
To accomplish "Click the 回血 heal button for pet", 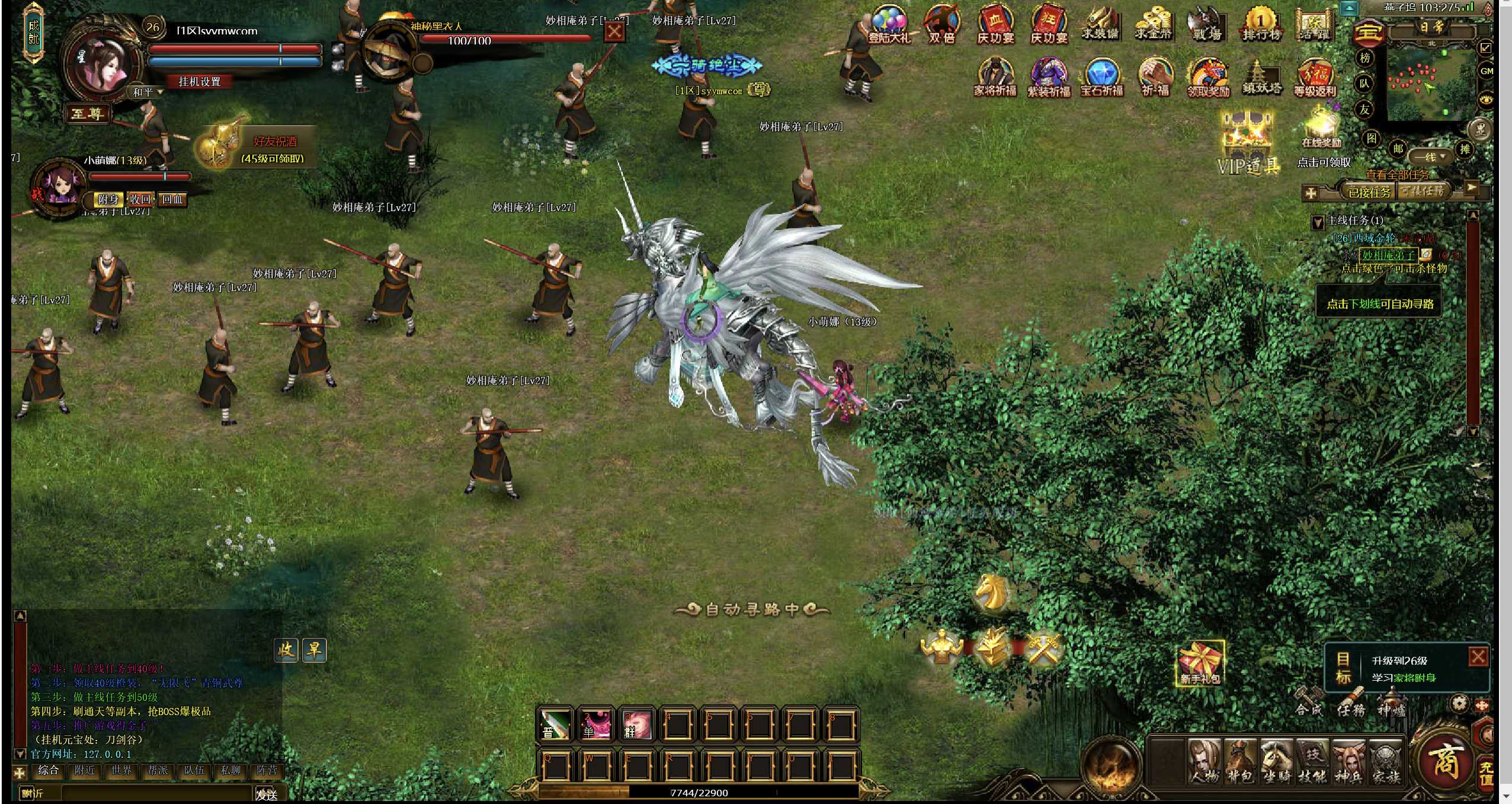I will pyautogui.click(x=172, y=200).
